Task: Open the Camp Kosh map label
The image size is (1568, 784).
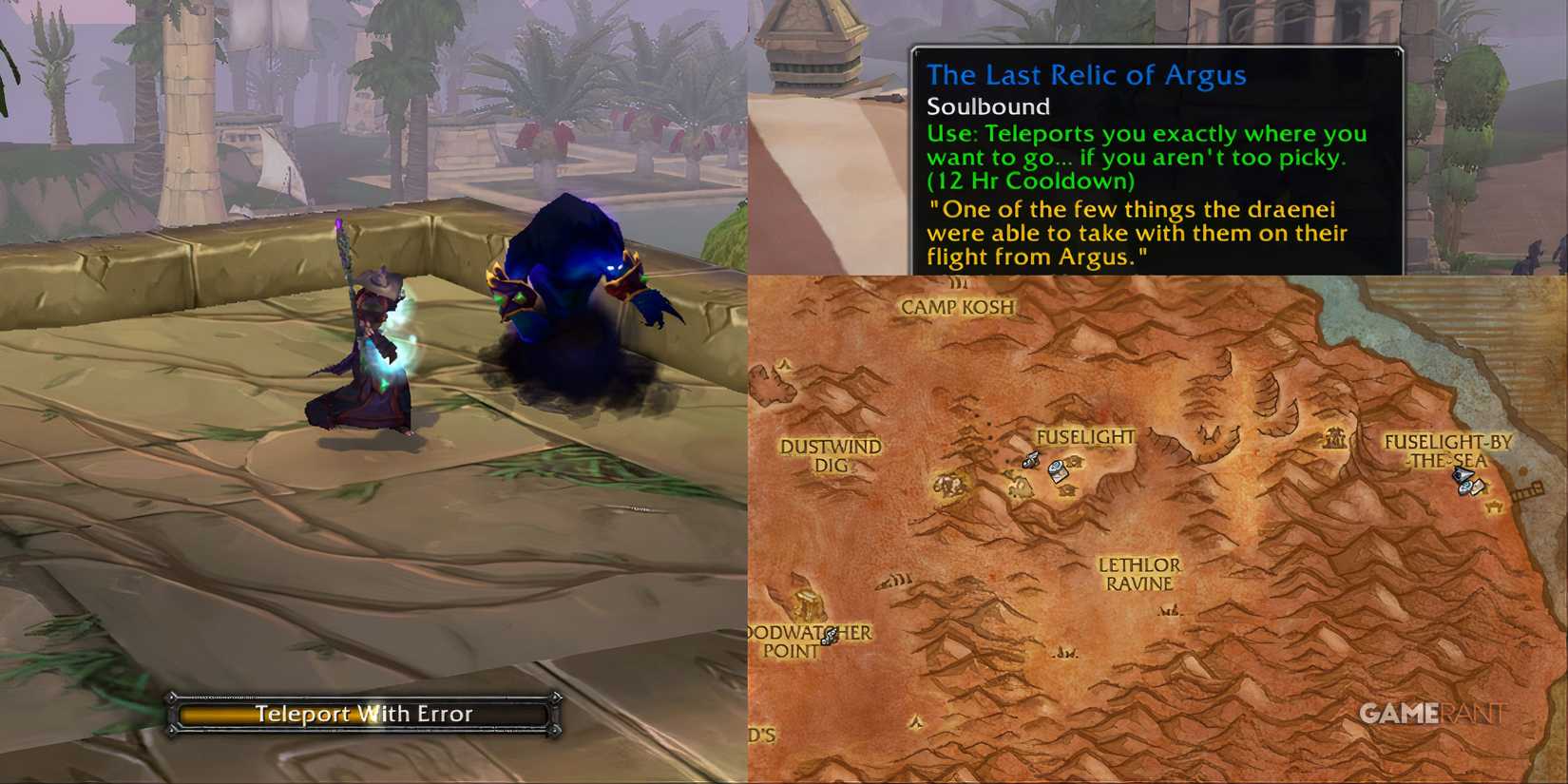Action: (955, 306)
